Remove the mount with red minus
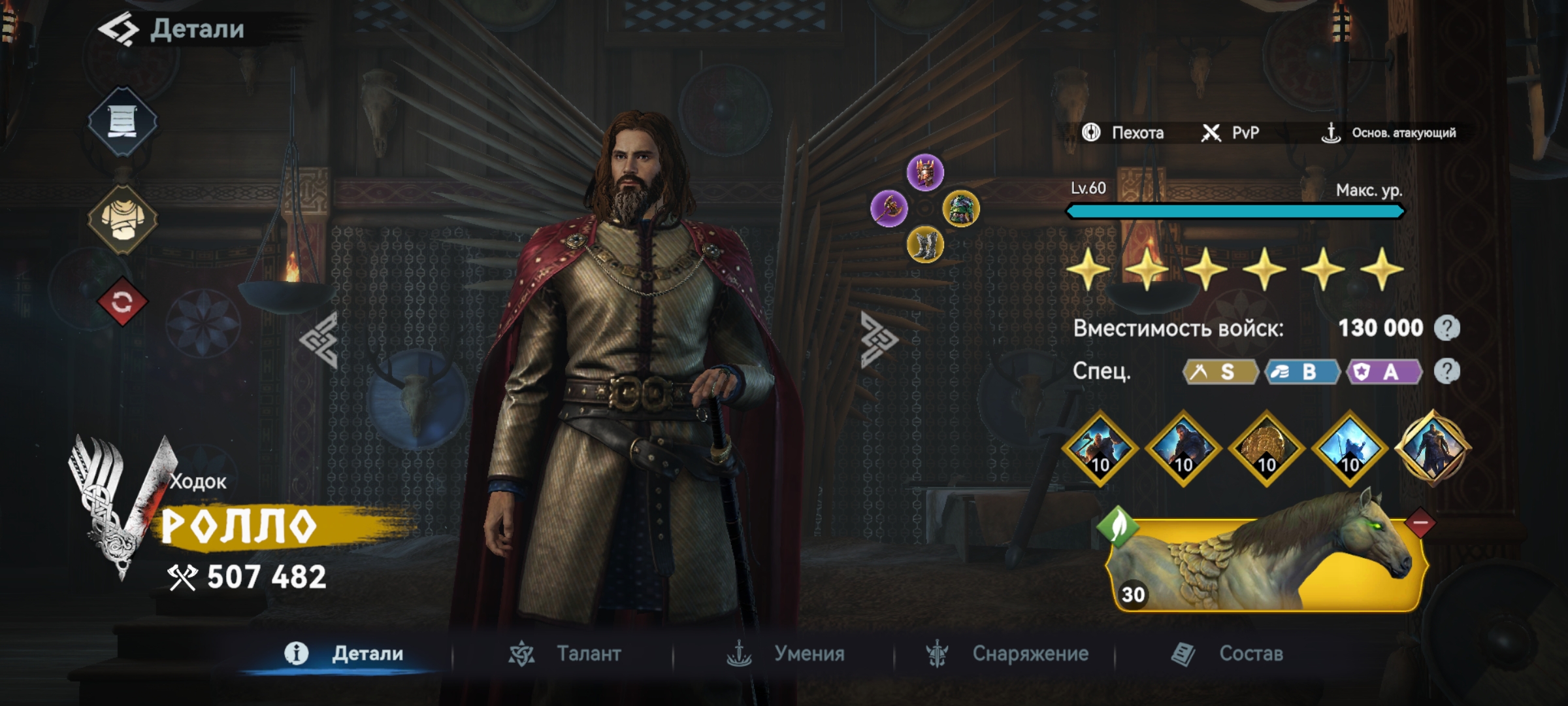 tap(1420, 523)
